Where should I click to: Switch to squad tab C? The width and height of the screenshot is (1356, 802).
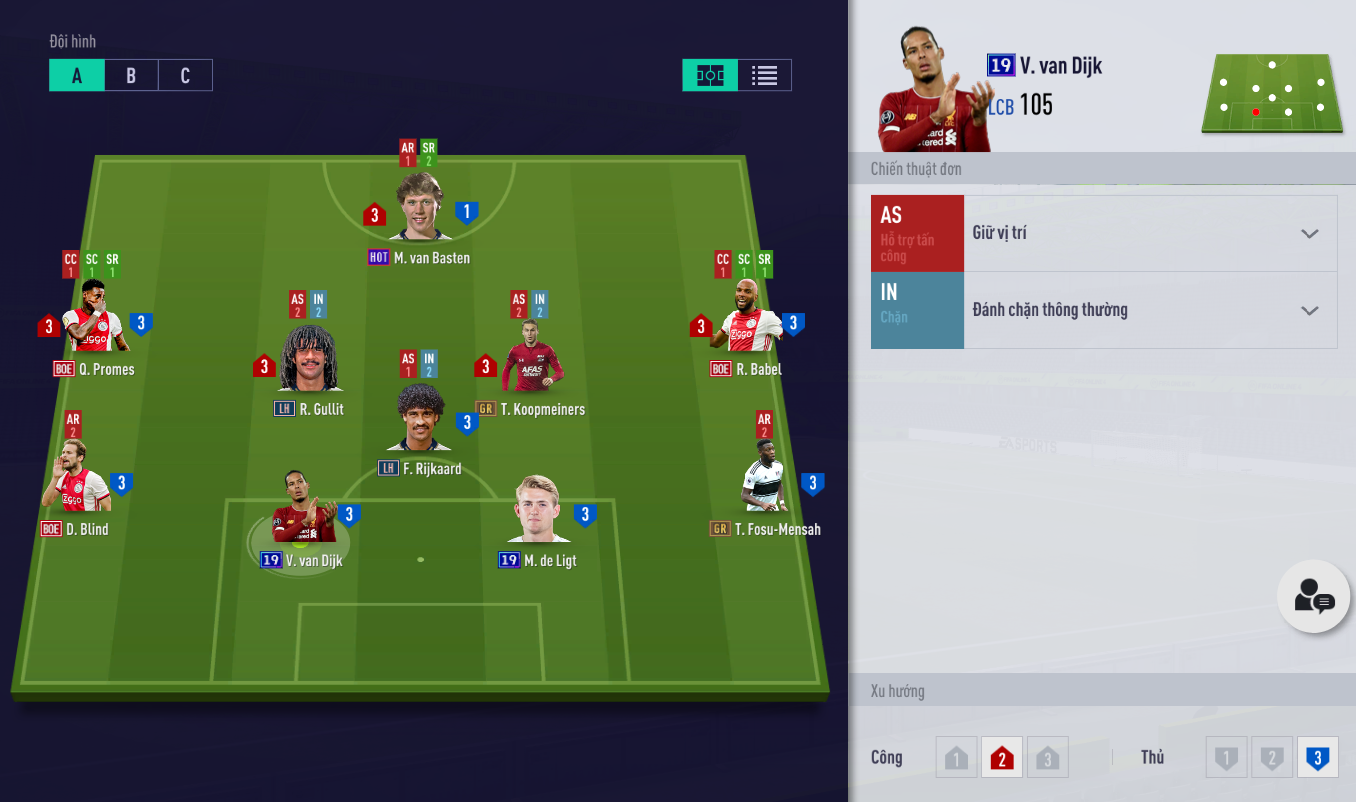click(x=185, y=76)
